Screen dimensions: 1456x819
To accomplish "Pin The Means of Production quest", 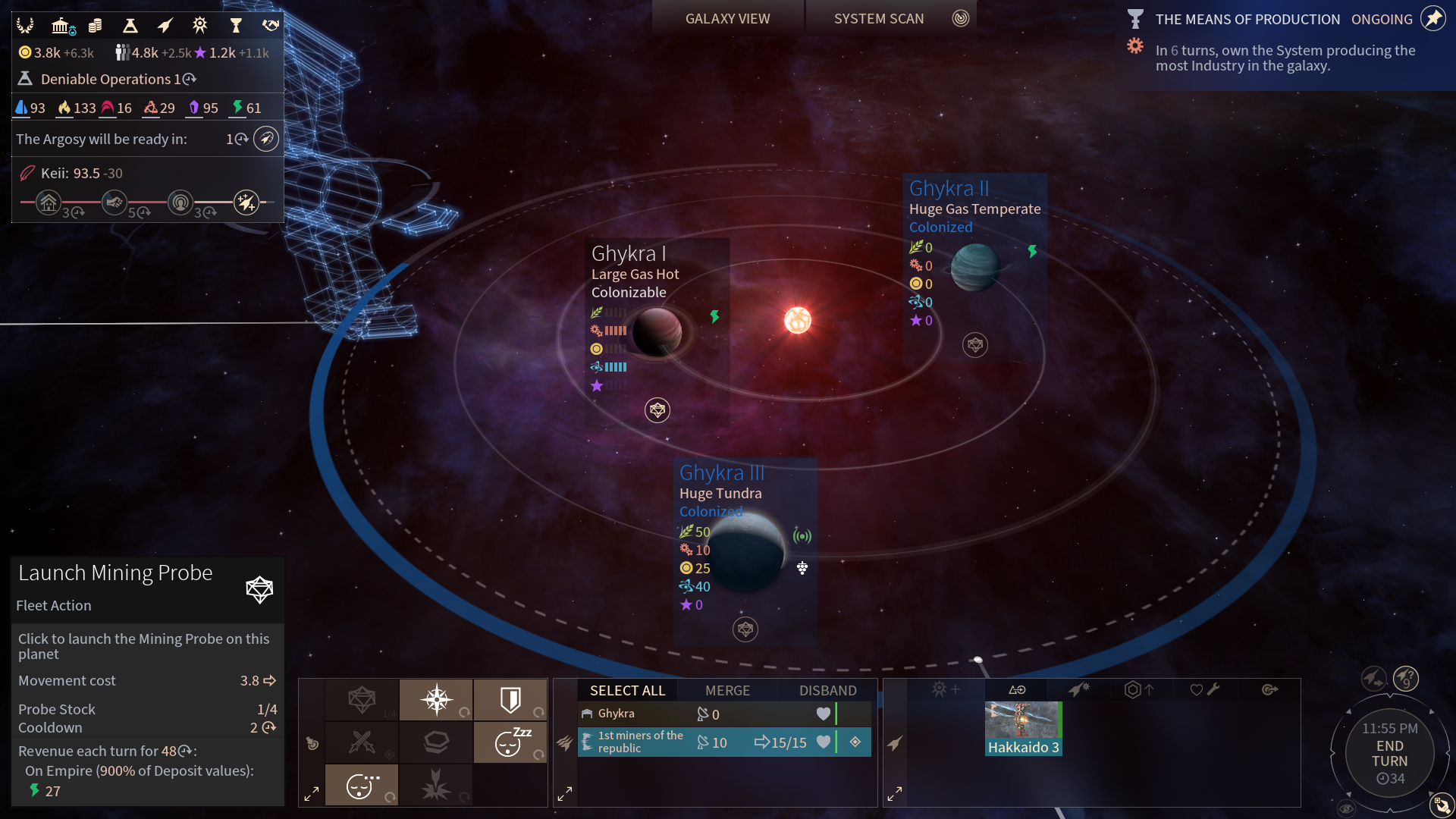I will pos(1432,19).
